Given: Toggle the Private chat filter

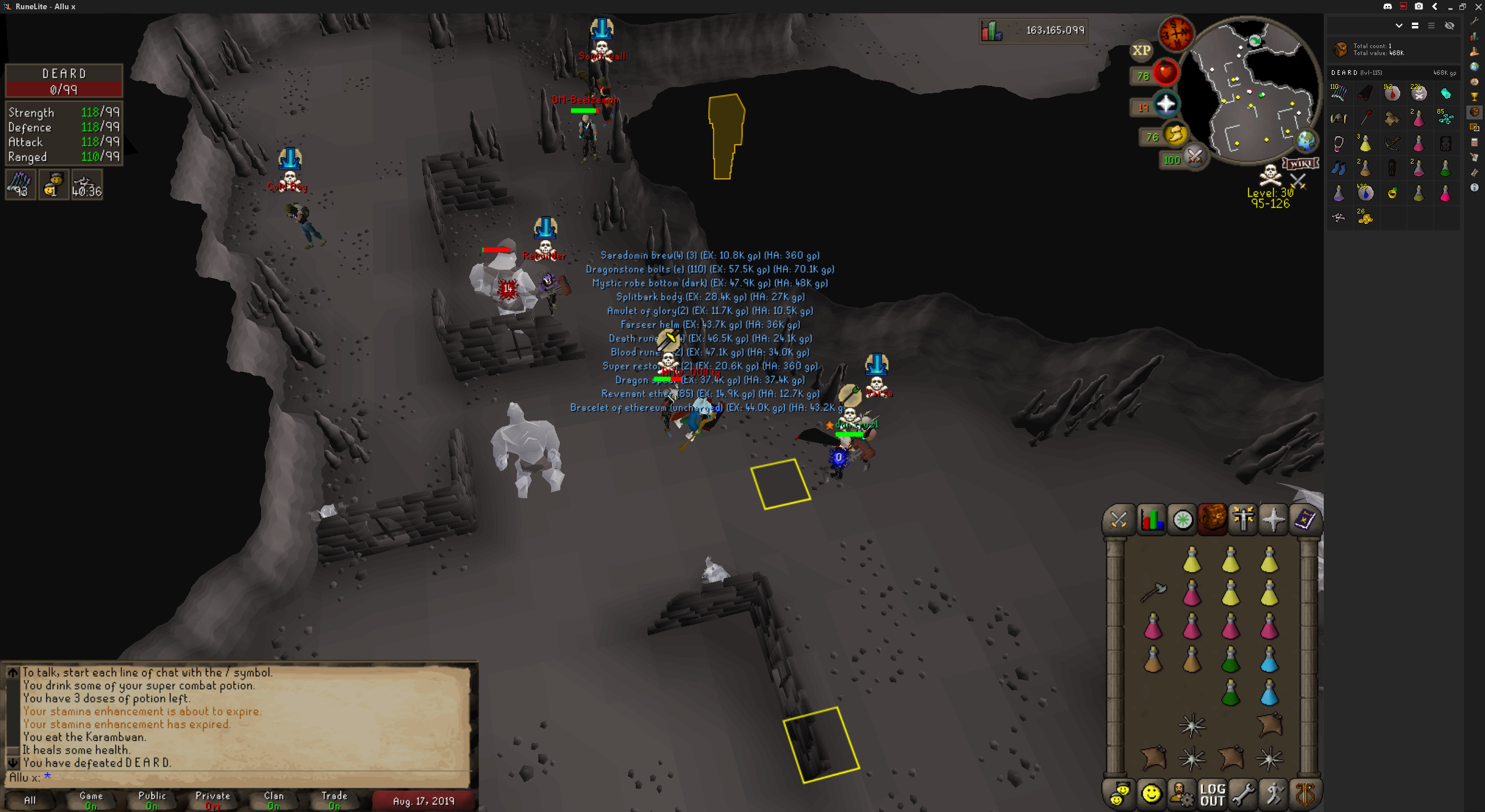Looking at the screenshot, I should [x=213, y=800].
